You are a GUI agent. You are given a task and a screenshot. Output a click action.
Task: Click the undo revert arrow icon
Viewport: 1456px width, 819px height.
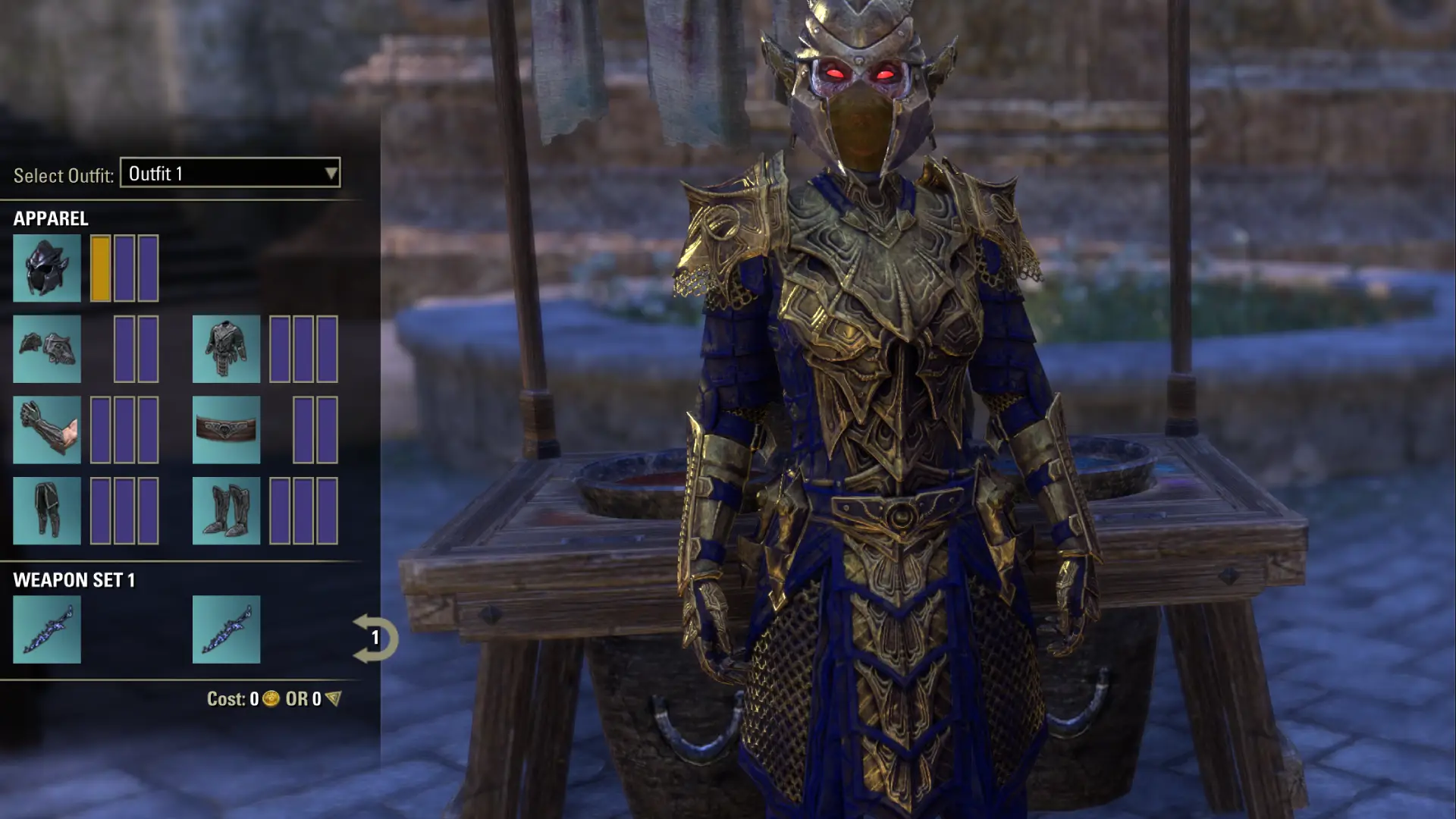click(375, 639)
